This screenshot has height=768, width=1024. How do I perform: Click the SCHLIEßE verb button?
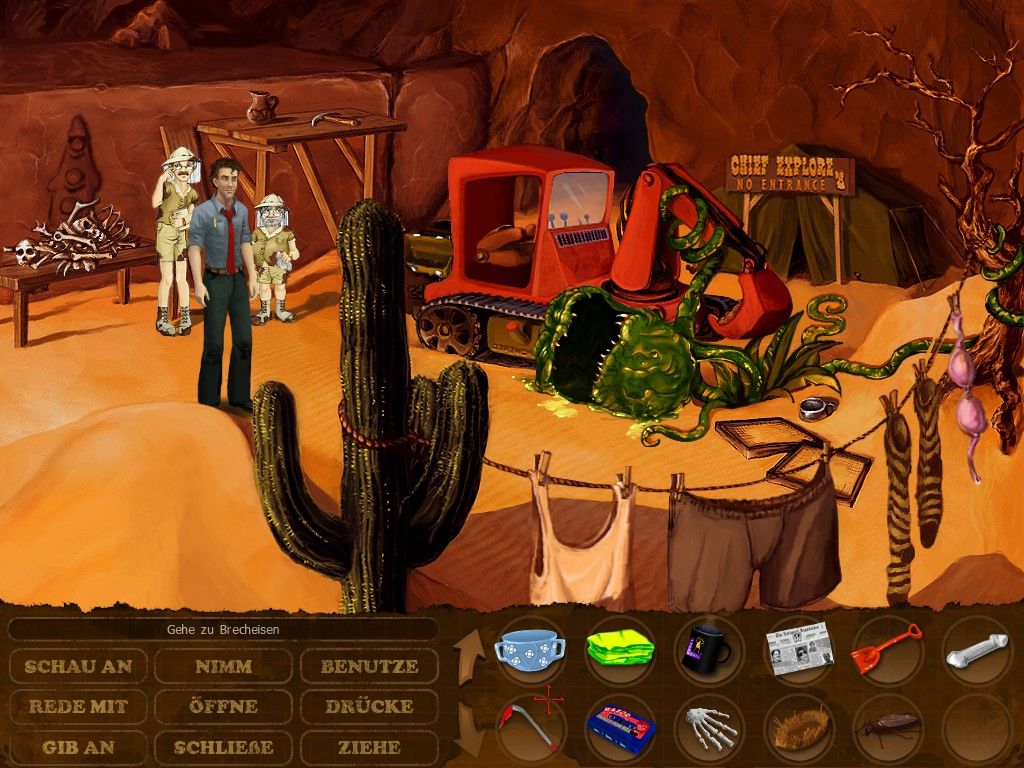pyautogui.click(x=223, y=747)
